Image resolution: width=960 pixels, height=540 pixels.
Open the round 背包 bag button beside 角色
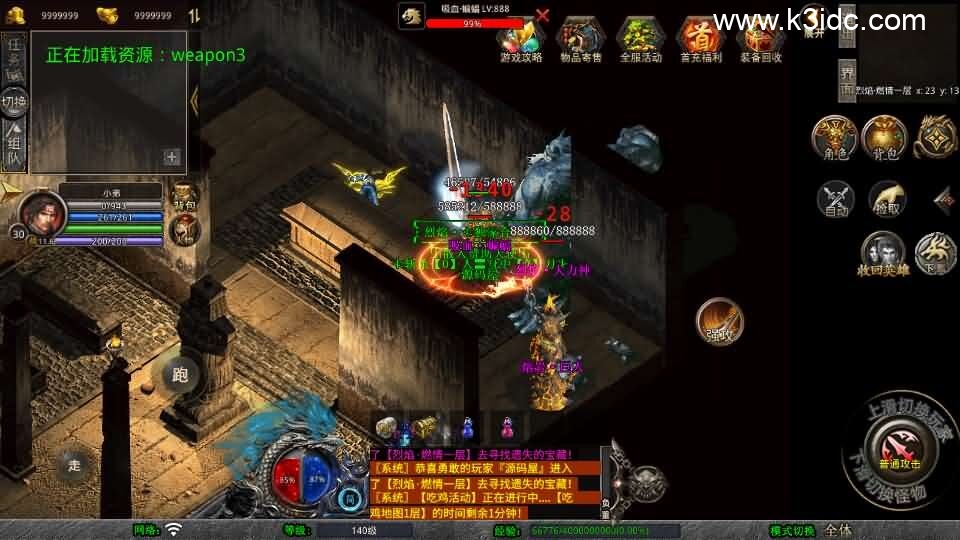[884, 138]
